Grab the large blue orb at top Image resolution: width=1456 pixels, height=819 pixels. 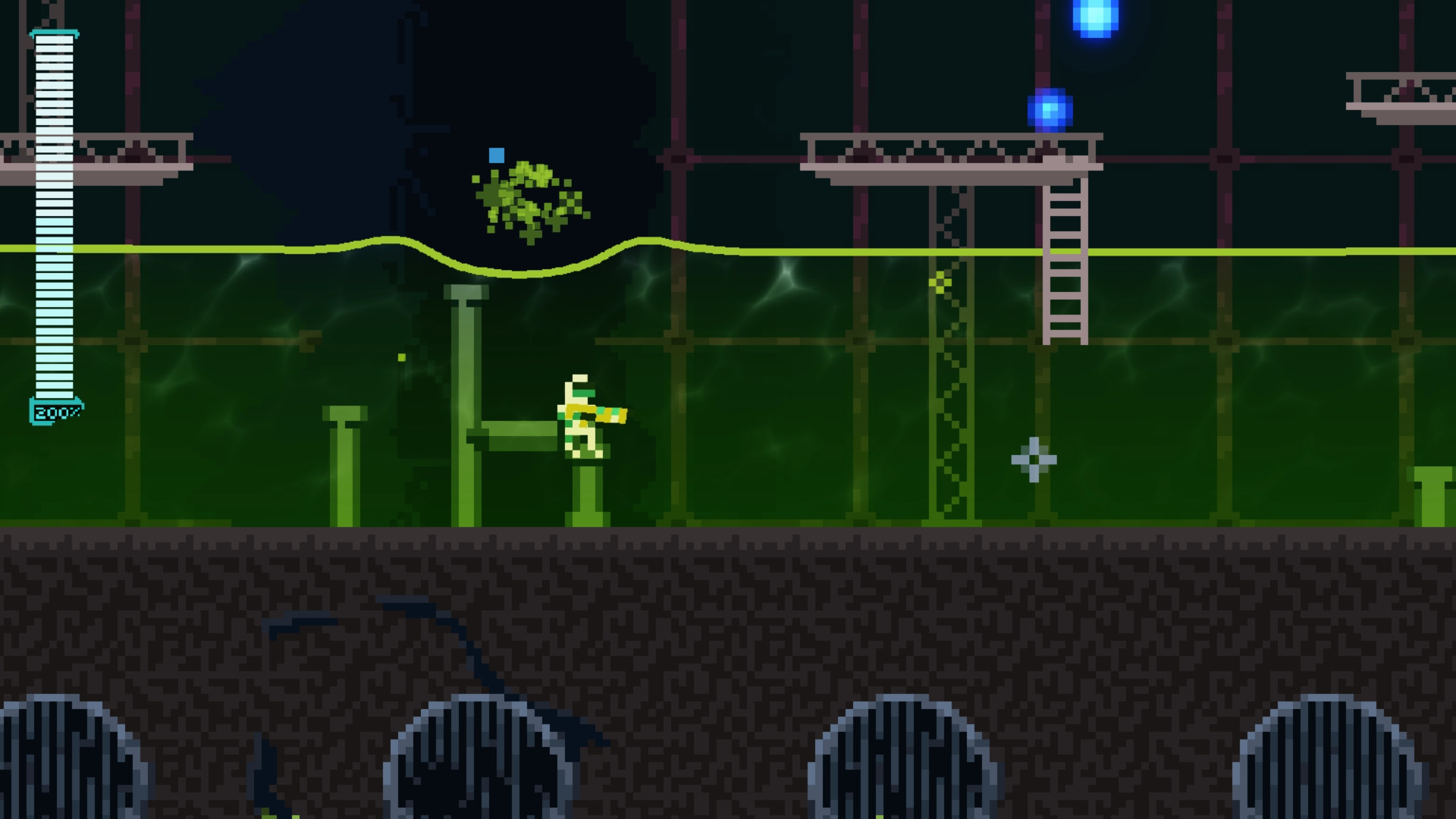(1097, 17)
